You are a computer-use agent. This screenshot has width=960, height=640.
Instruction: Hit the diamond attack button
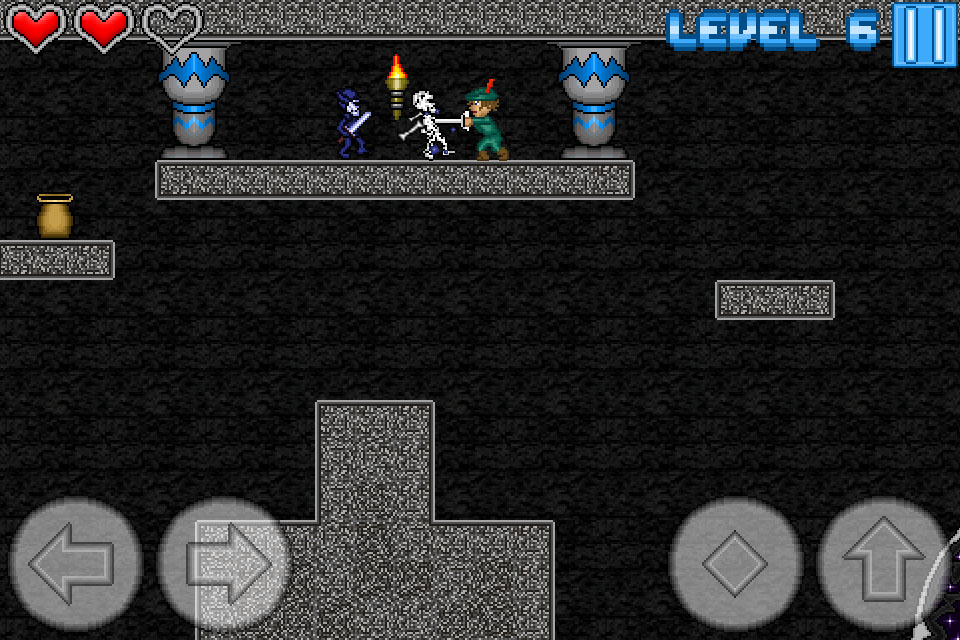pos(735,564)
